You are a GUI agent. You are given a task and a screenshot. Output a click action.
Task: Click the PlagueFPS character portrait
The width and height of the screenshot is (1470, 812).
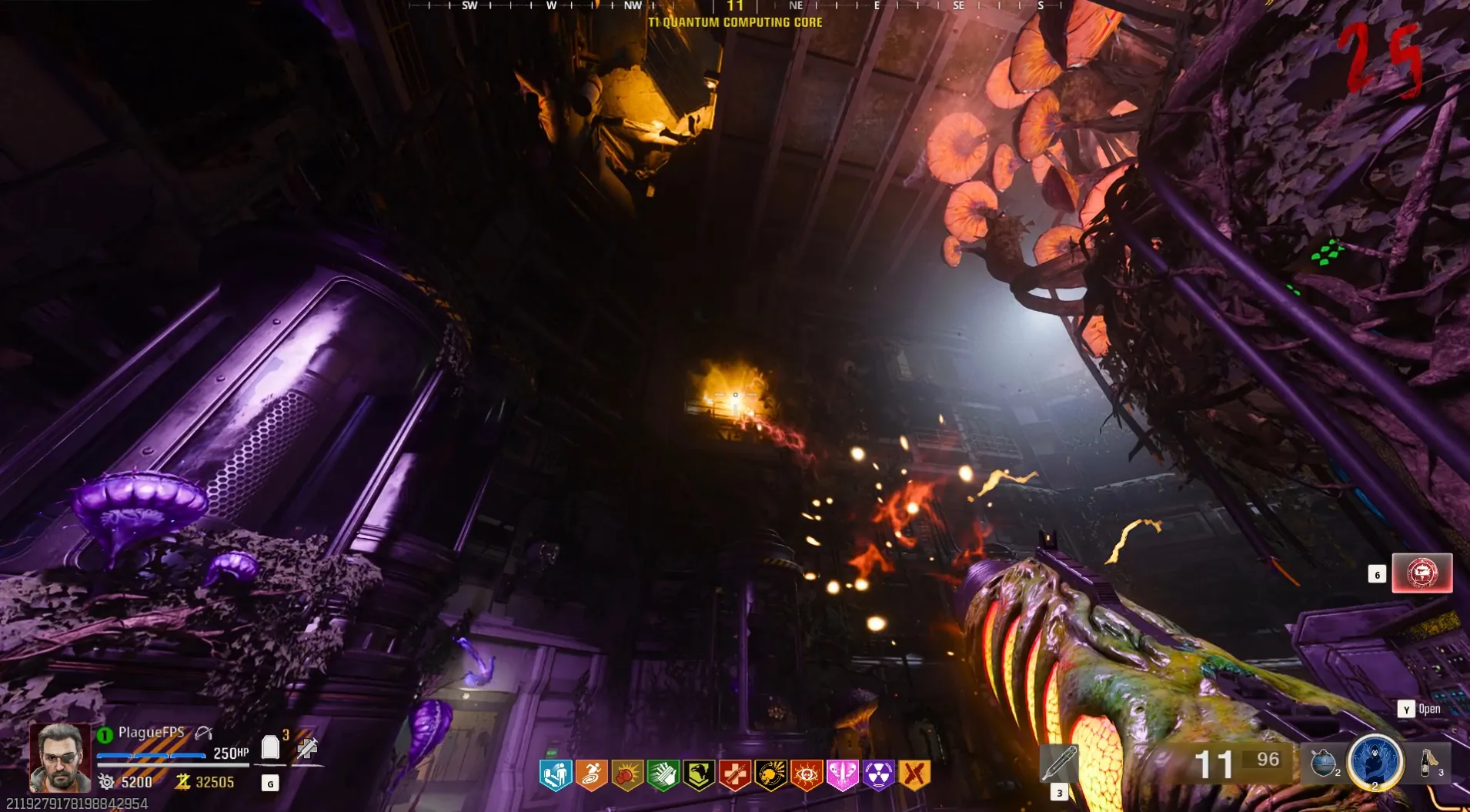(x=59, y=757)
